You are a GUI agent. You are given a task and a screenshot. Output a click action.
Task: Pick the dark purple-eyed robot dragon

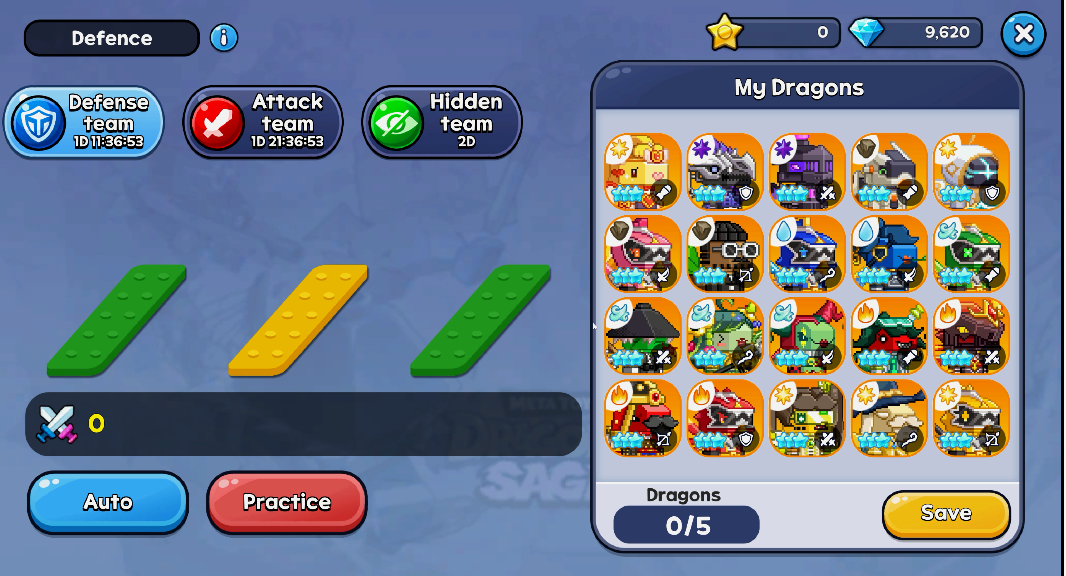click(807, 171)
